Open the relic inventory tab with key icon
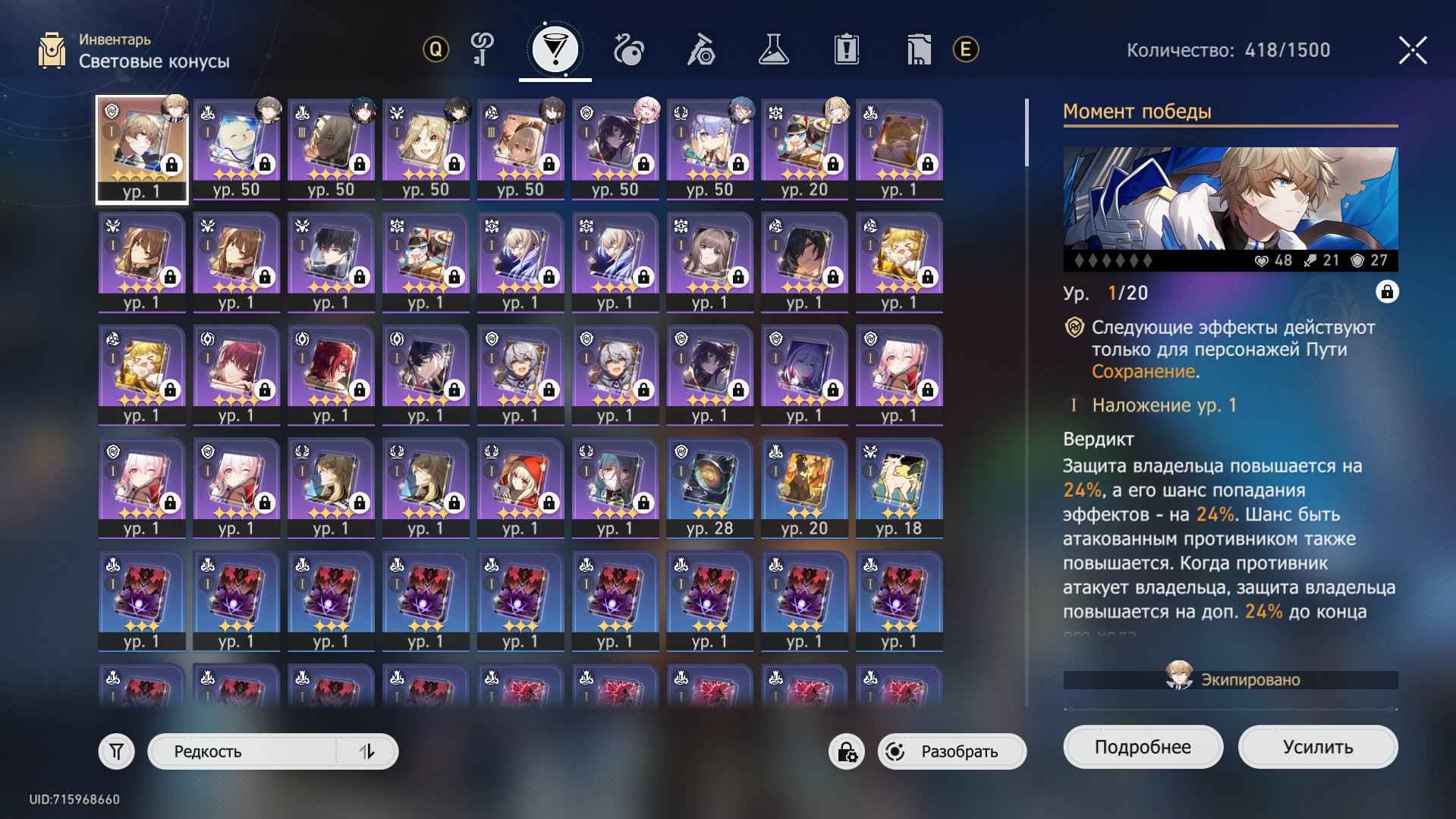This screenshot has width=1456, height=819. [x=480, y=49]
